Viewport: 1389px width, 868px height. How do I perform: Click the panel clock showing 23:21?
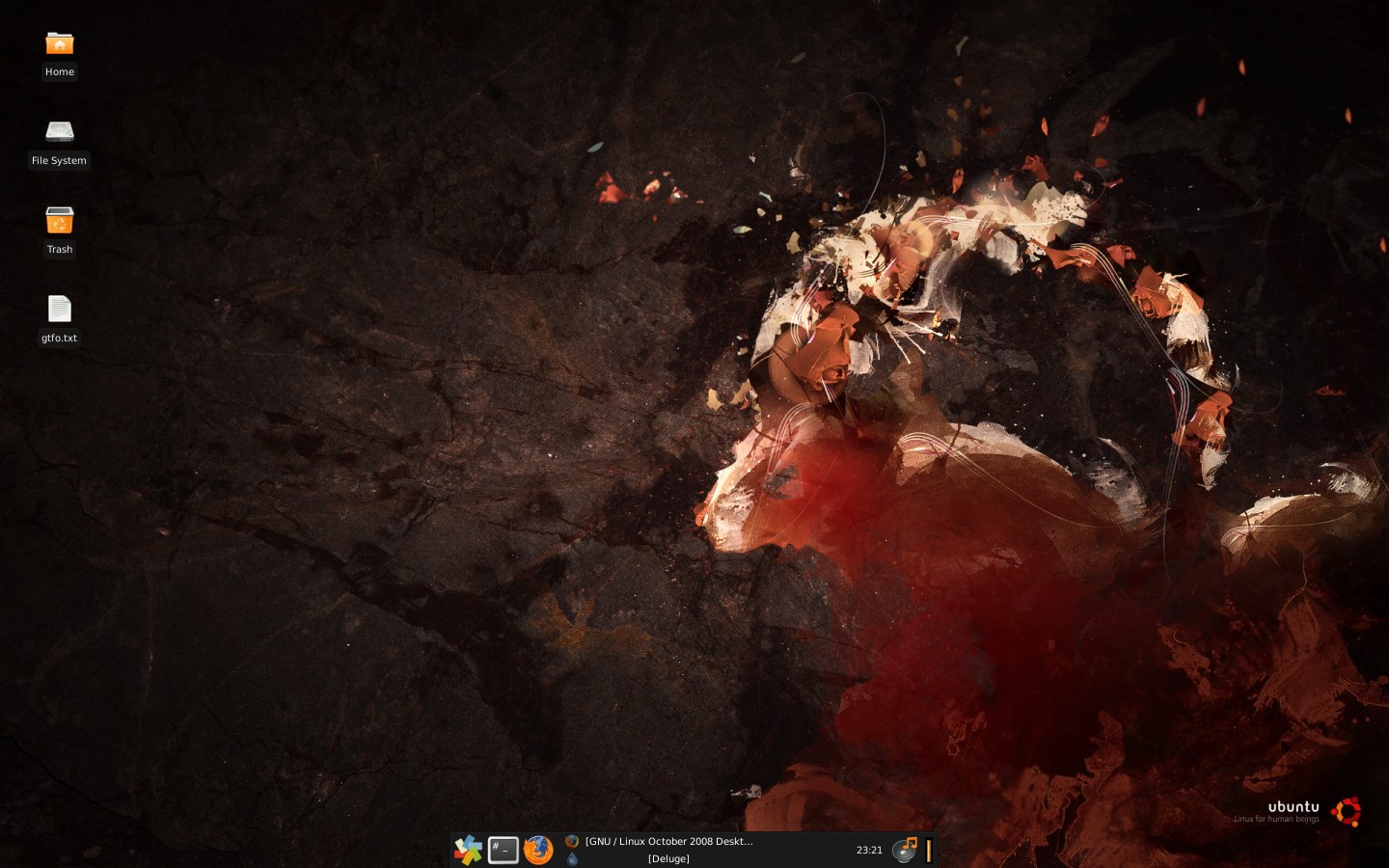[x=869, y=850]
